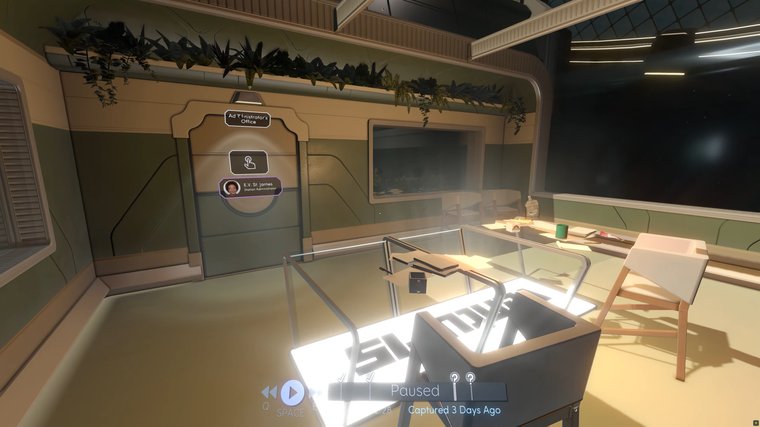760x427 pixels.
Task: Resume the paused AR recording playback
Action: (x=292, y=392)
